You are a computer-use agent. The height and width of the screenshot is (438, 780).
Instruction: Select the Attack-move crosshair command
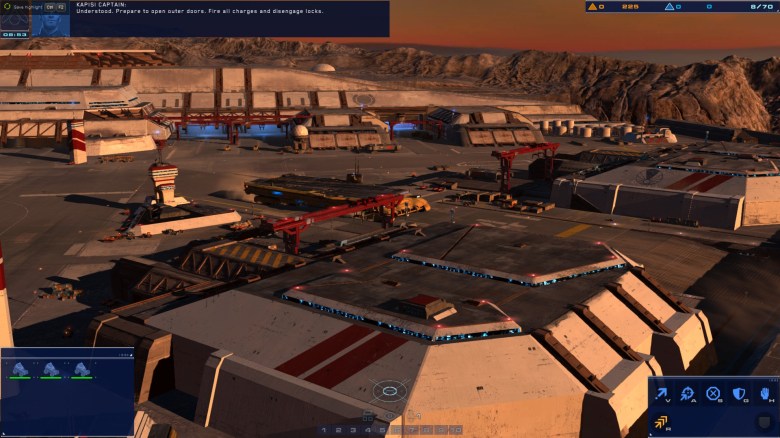pos(688,394)
